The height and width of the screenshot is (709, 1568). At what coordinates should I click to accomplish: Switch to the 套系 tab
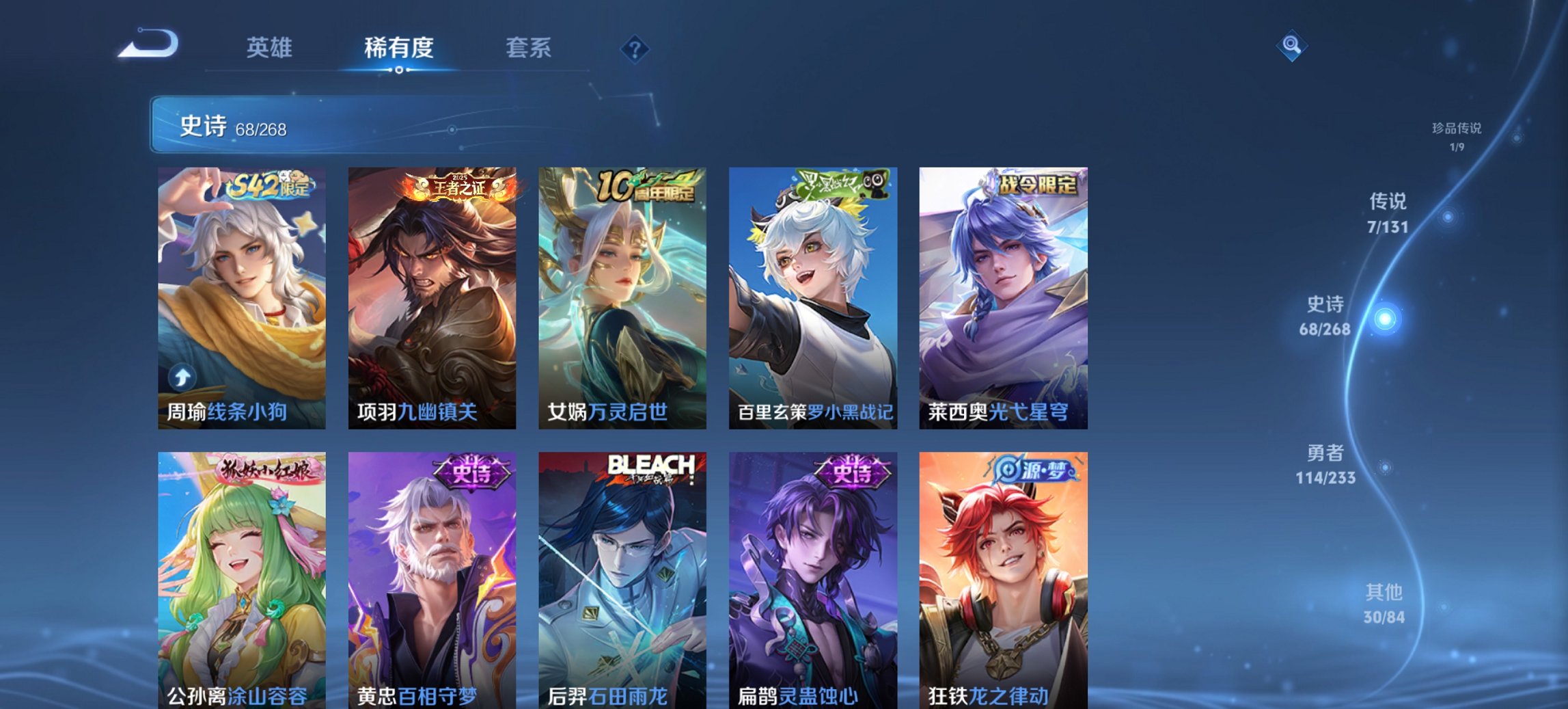(529, 49)
